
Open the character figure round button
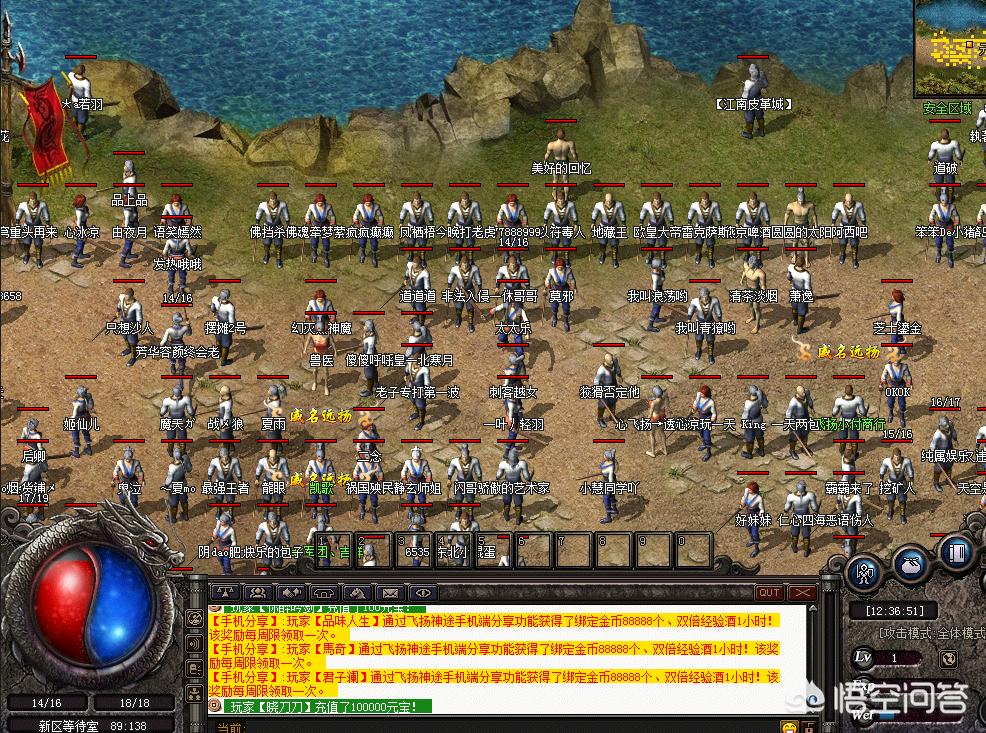(x=863, y=572)
